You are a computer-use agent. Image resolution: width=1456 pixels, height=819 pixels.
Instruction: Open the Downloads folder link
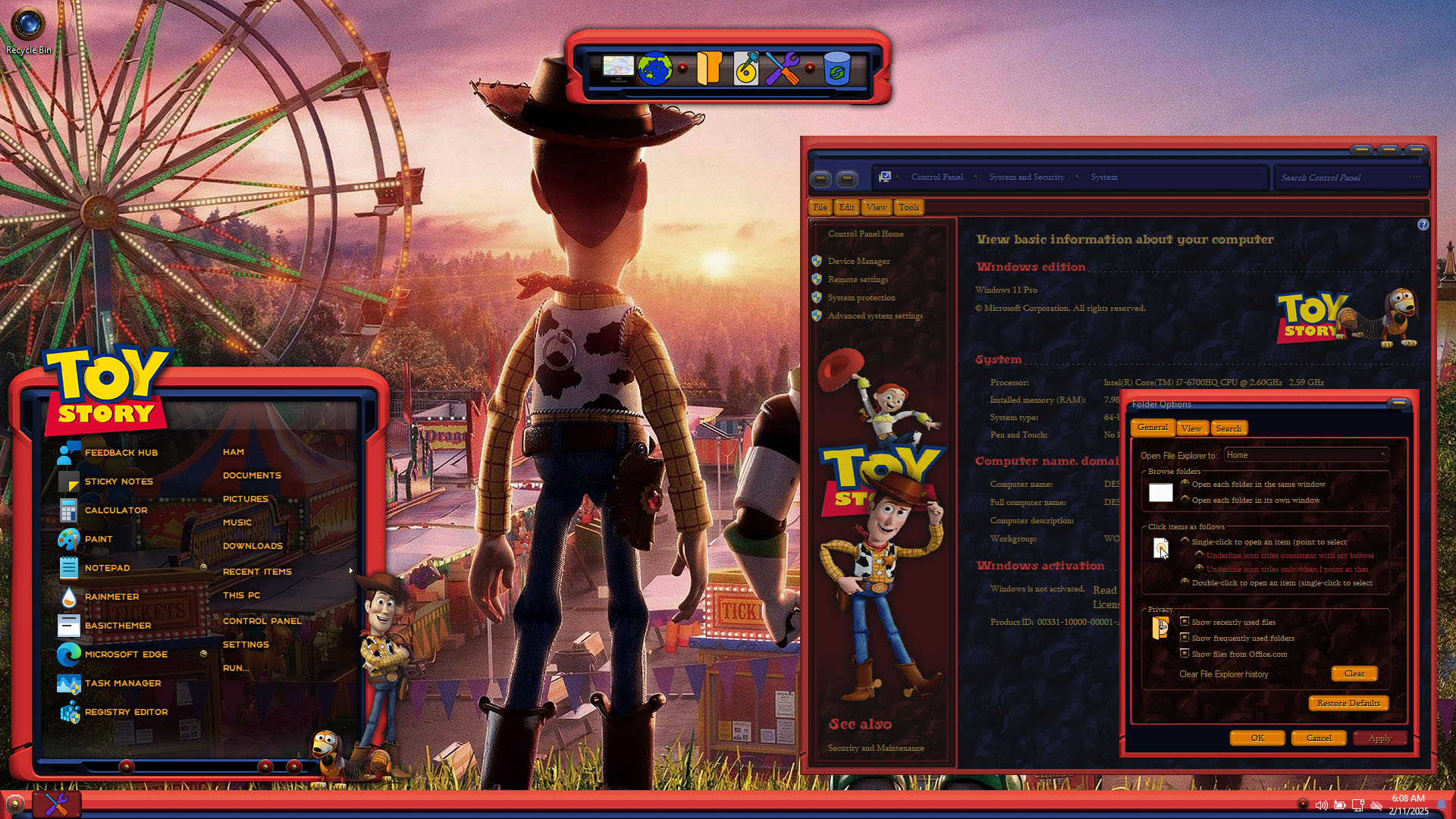tap(253, 546)
